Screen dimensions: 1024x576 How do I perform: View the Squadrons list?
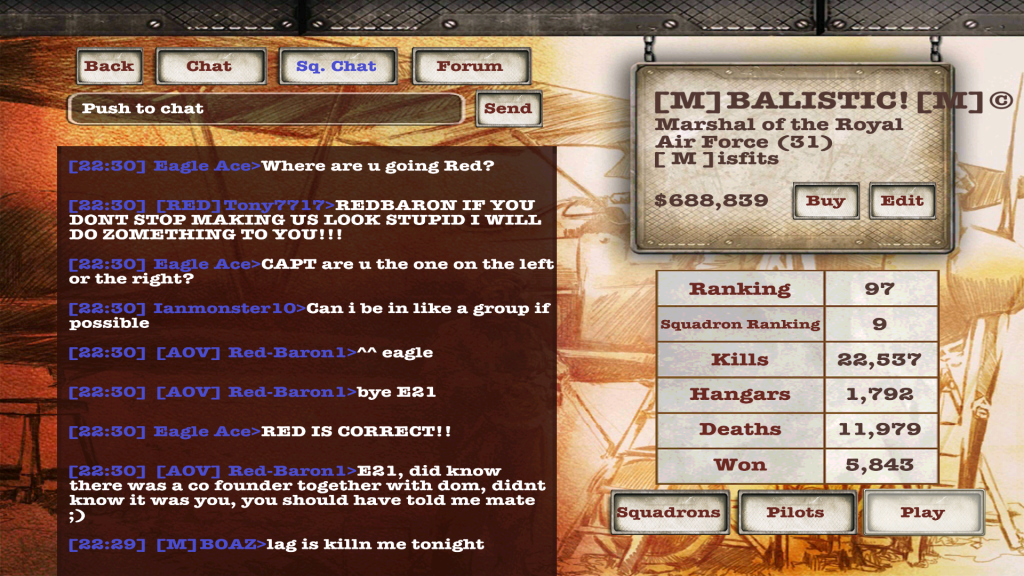(668, 513)
